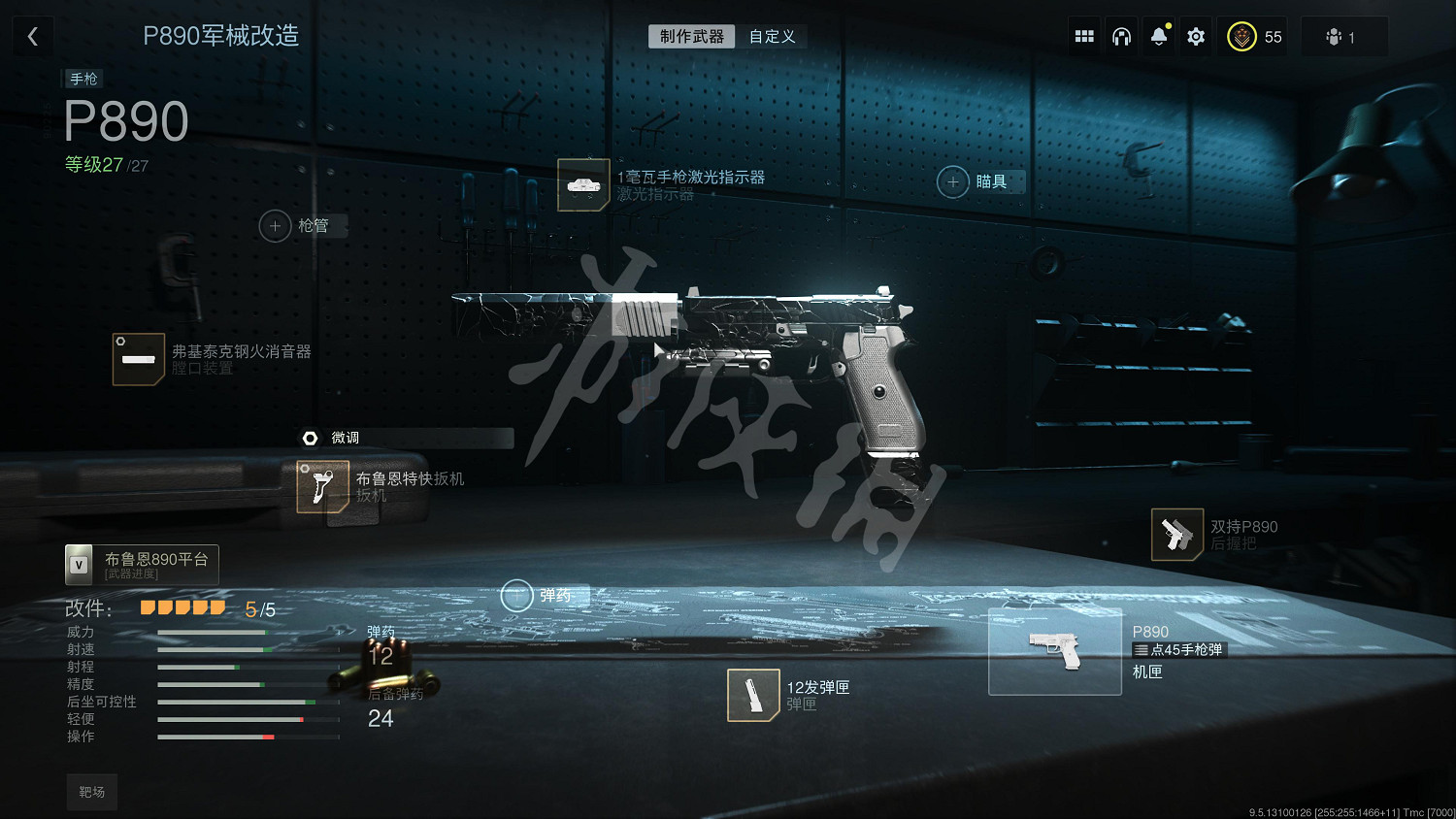Switch to the 制作武器 tab
The width and height of the screenshot is (1456, 819).
pos(691,37)
